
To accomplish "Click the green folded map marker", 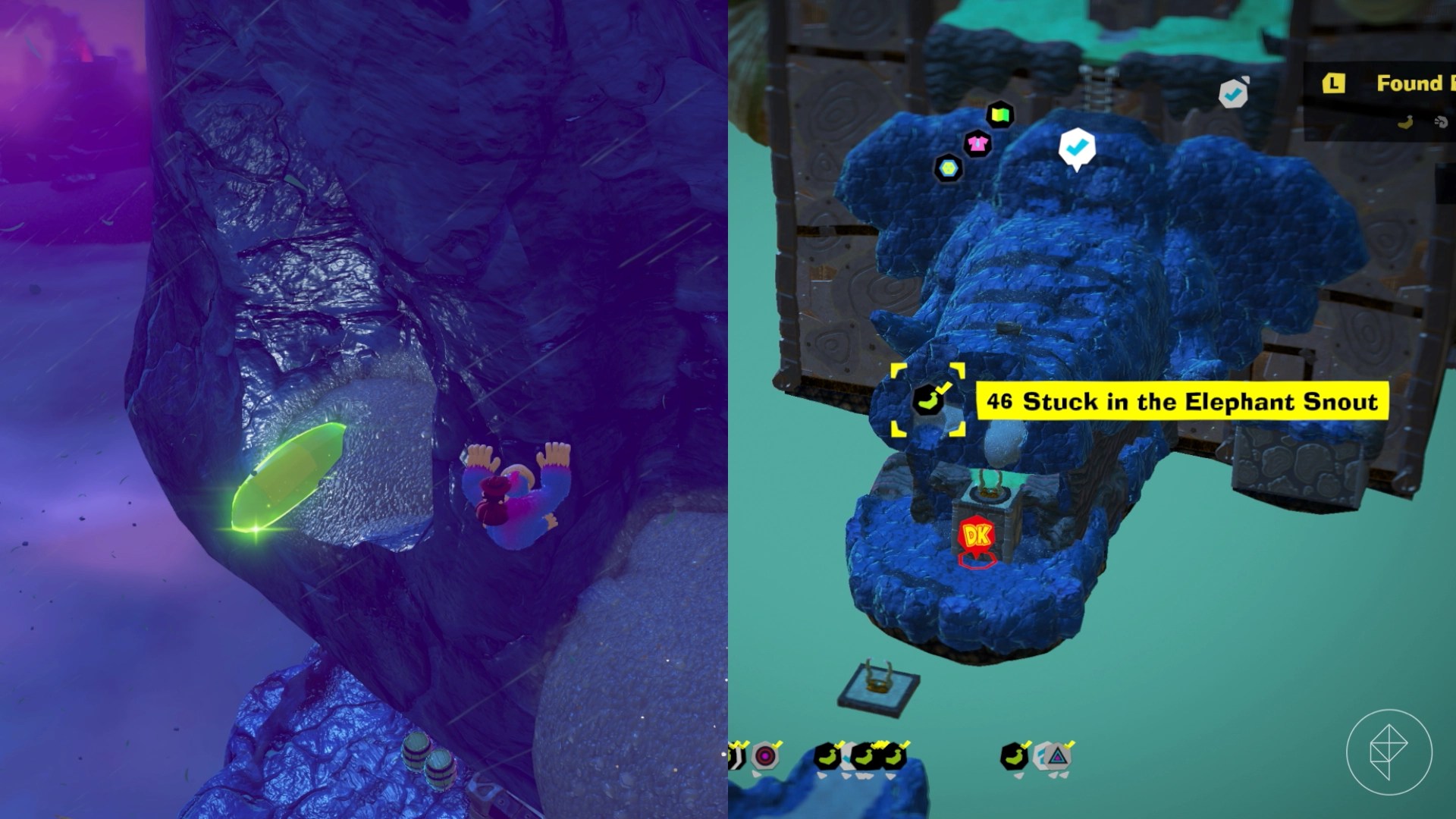I will 1000,115.
